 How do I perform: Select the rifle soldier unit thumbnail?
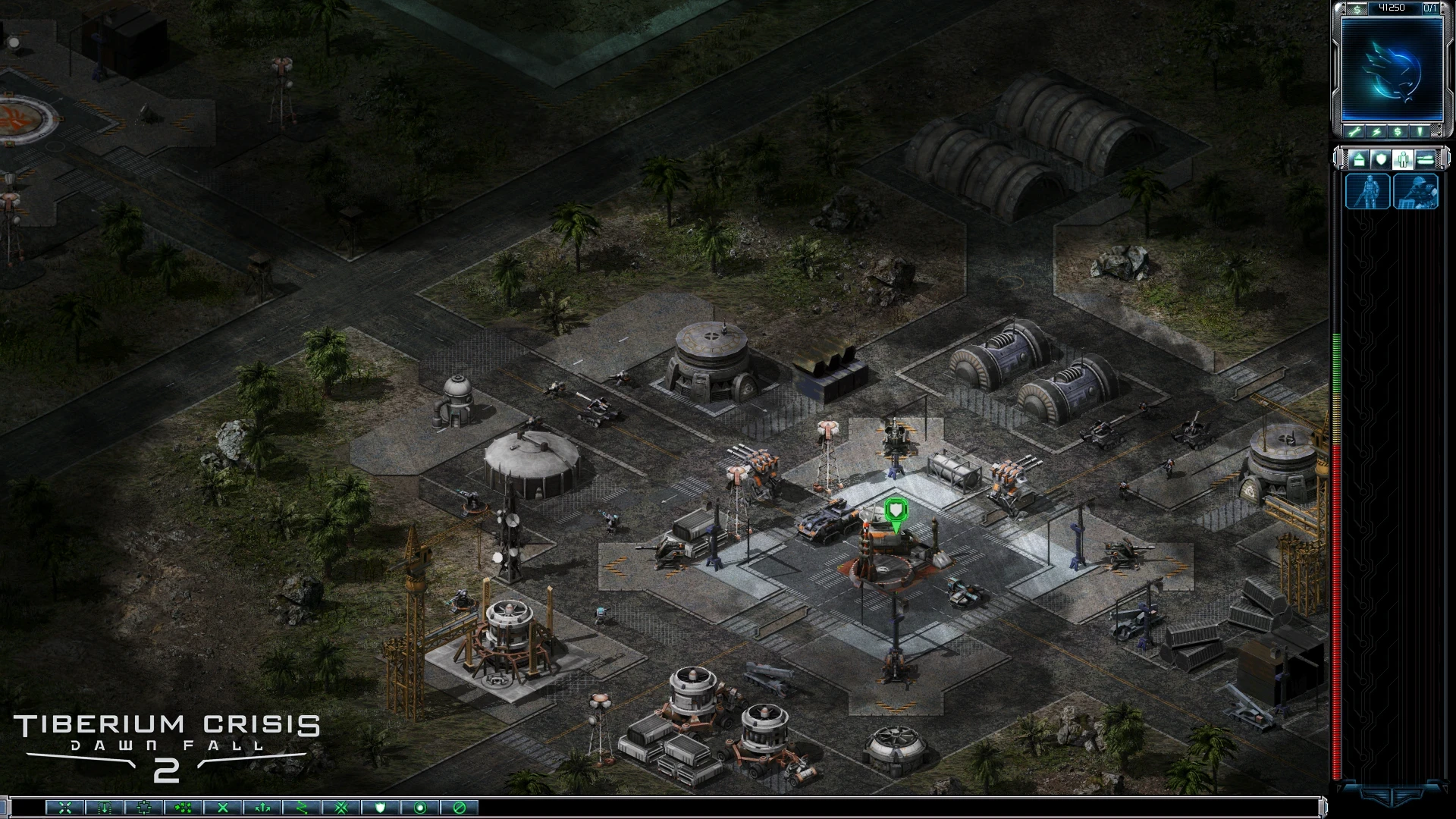pyautogui.click(x=1368, y=191)
